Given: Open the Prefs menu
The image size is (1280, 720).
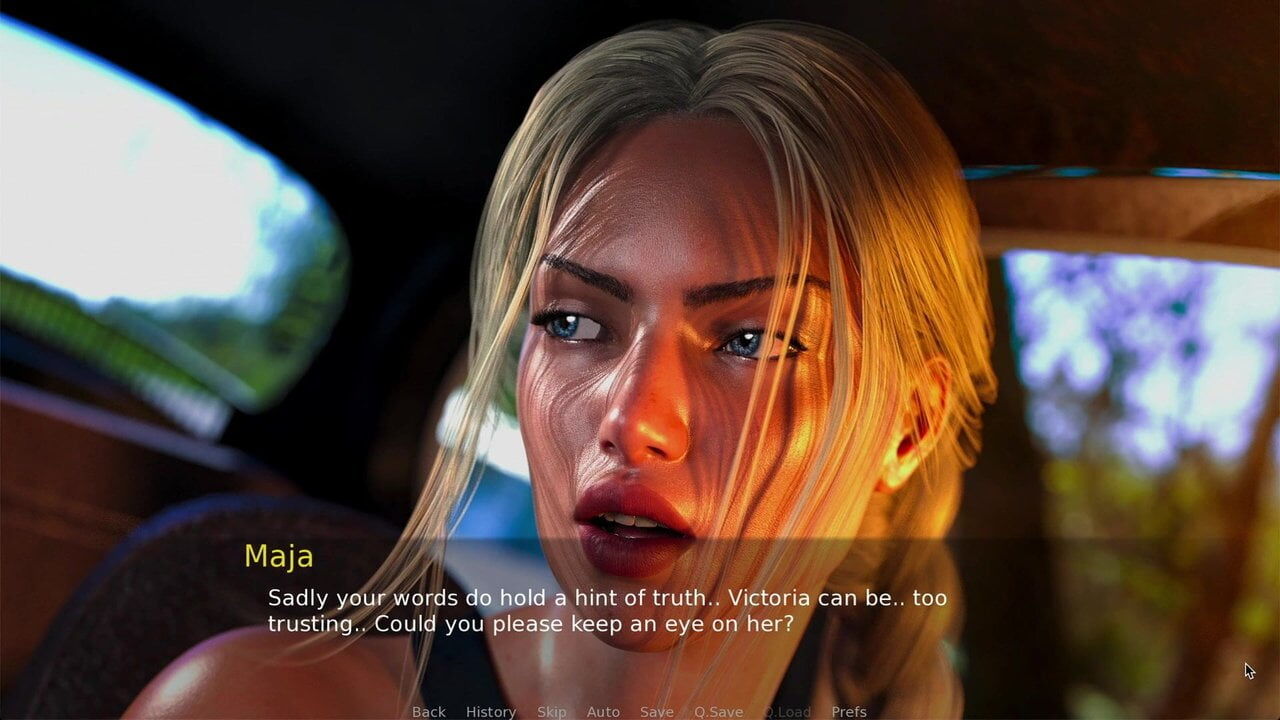Looking at the screenshot, I should (849, 712).
